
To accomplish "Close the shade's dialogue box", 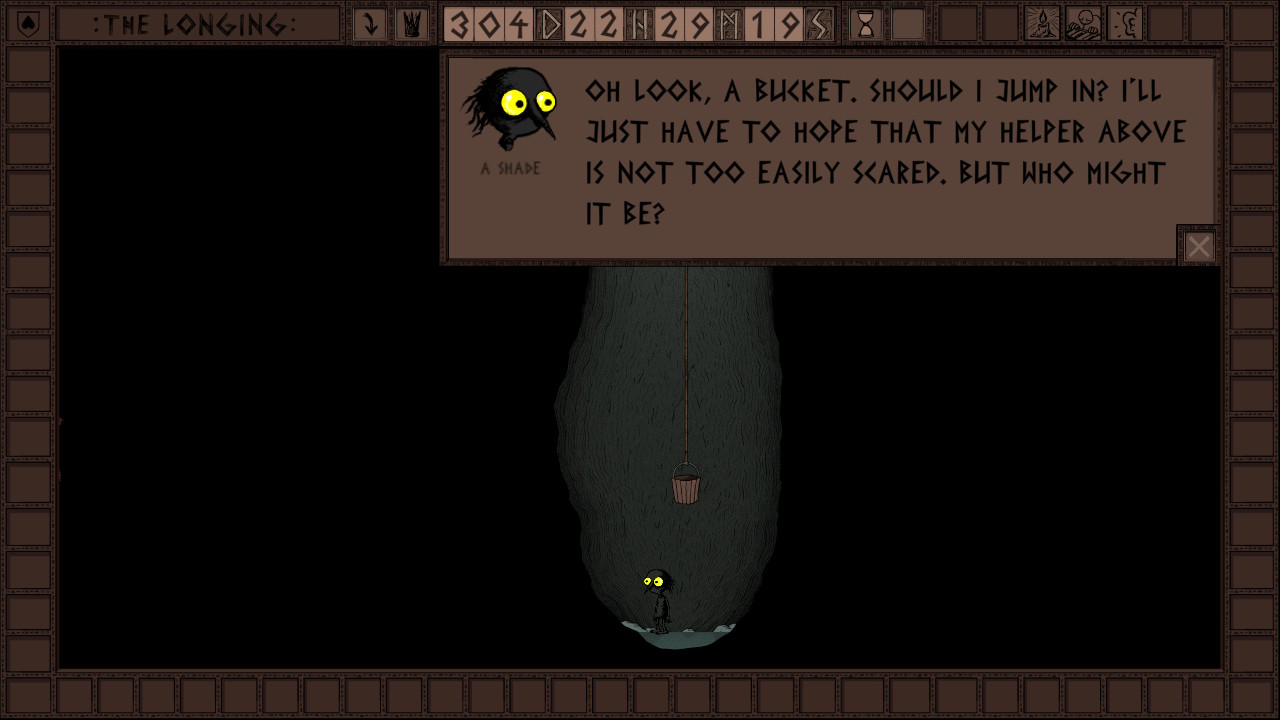I will (1198, 247).
